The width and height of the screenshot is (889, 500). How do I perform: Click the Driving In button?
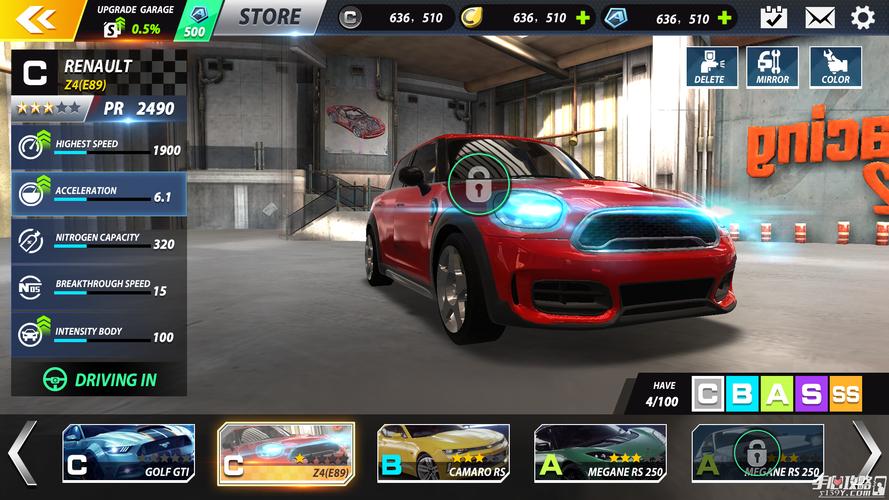(x=100, y=380)
